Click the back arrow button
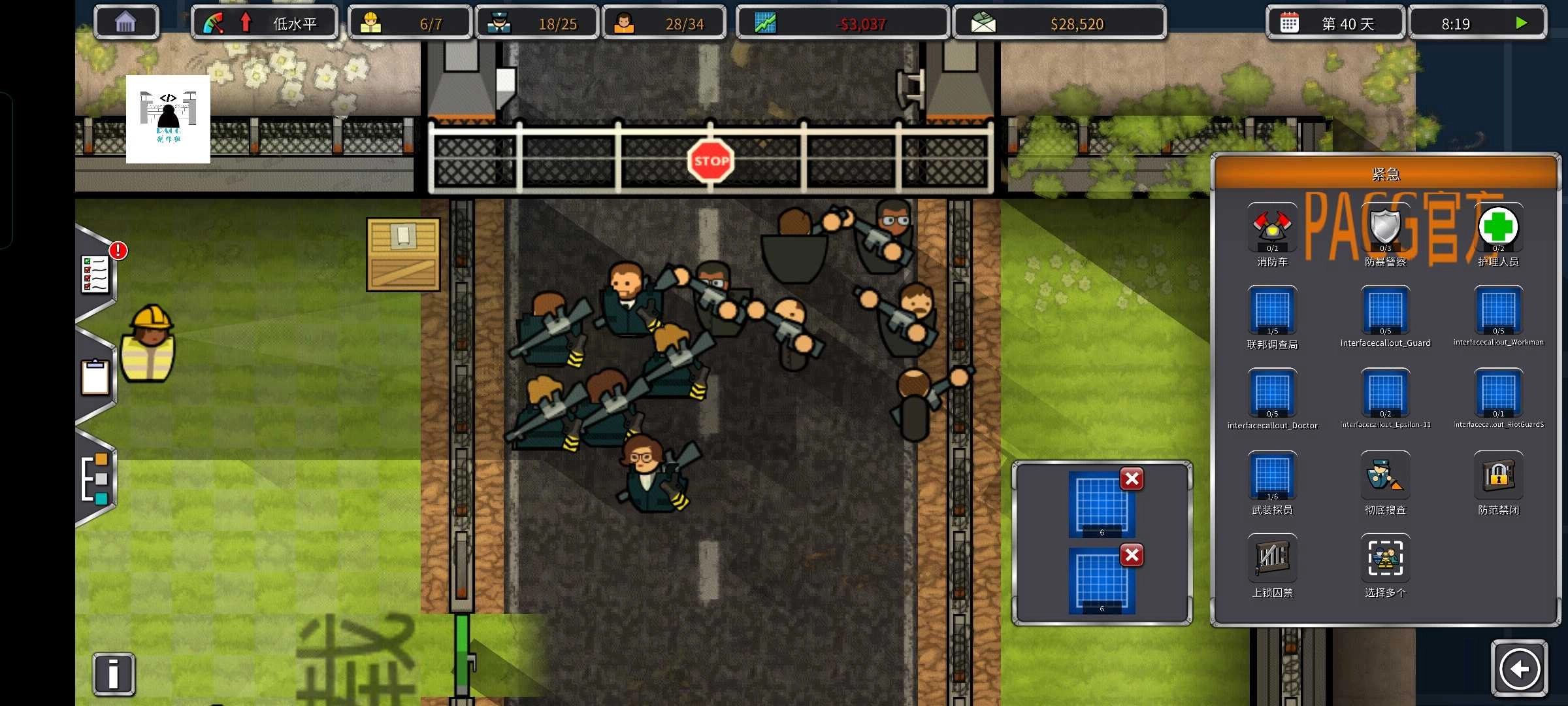 pos(1519,669)
